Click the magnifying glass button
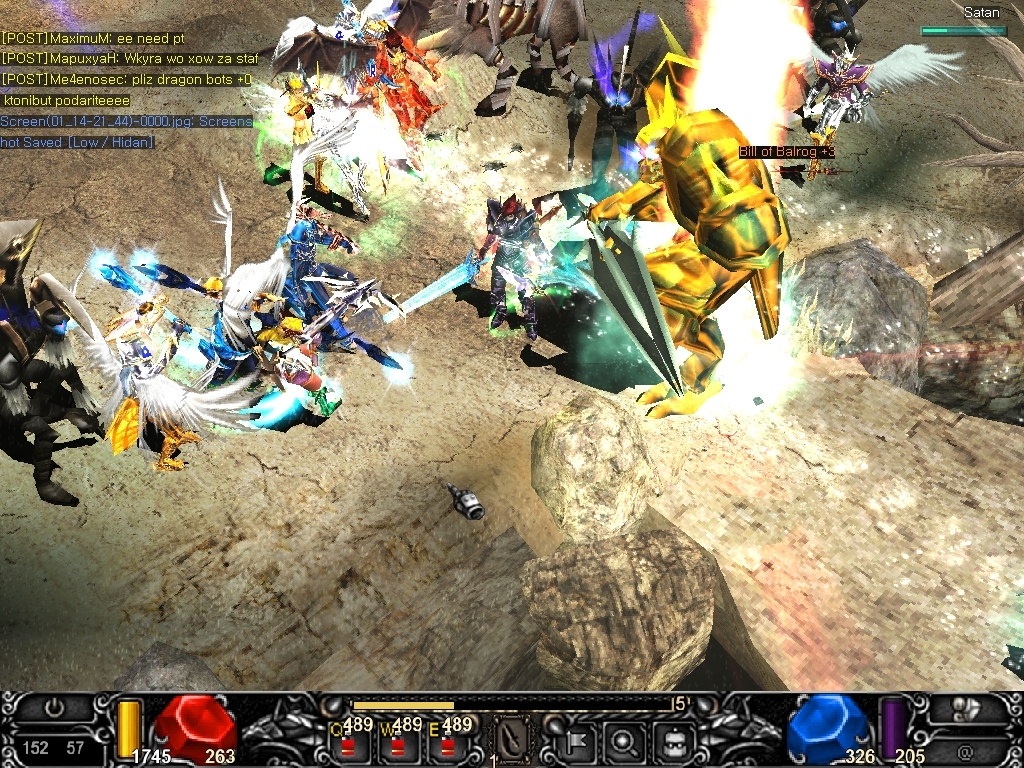The width and height of the screenshot is (1024, 768). pyautogui.click(x=625, y=741)
